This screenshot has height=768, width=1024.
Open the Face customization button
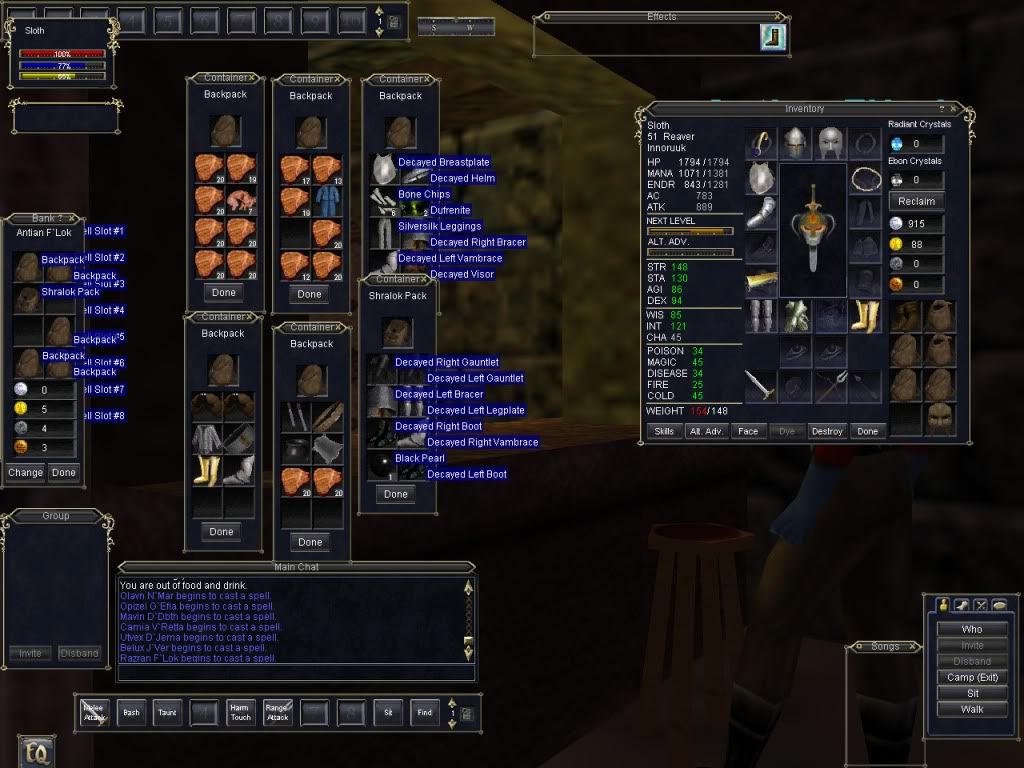[x=746, y=431]
